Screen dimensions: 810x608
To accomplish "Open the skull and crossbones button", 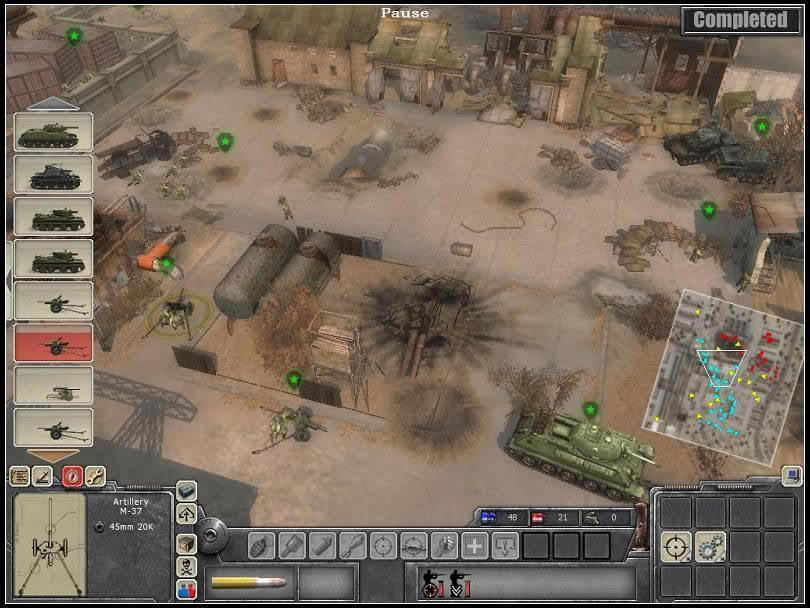I will tap(186, 567).
